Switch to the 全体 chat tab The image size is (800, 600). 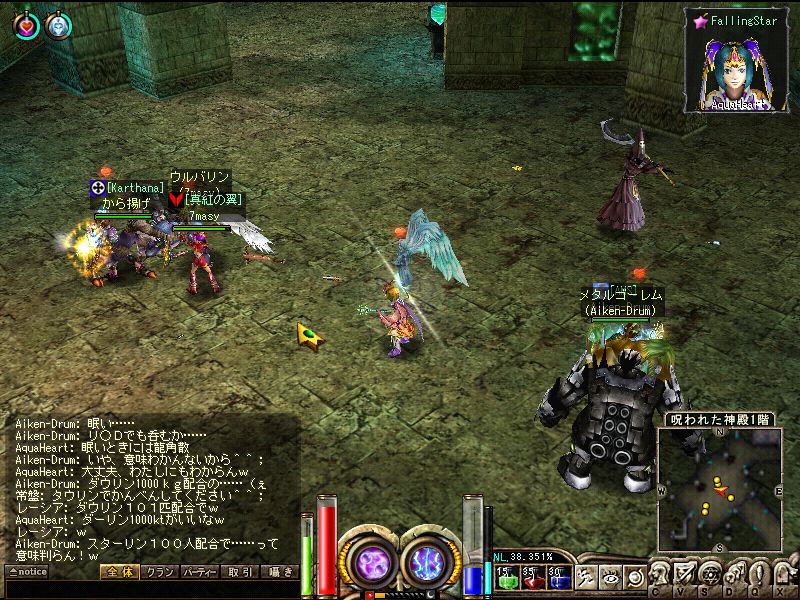tap(119, 572)
